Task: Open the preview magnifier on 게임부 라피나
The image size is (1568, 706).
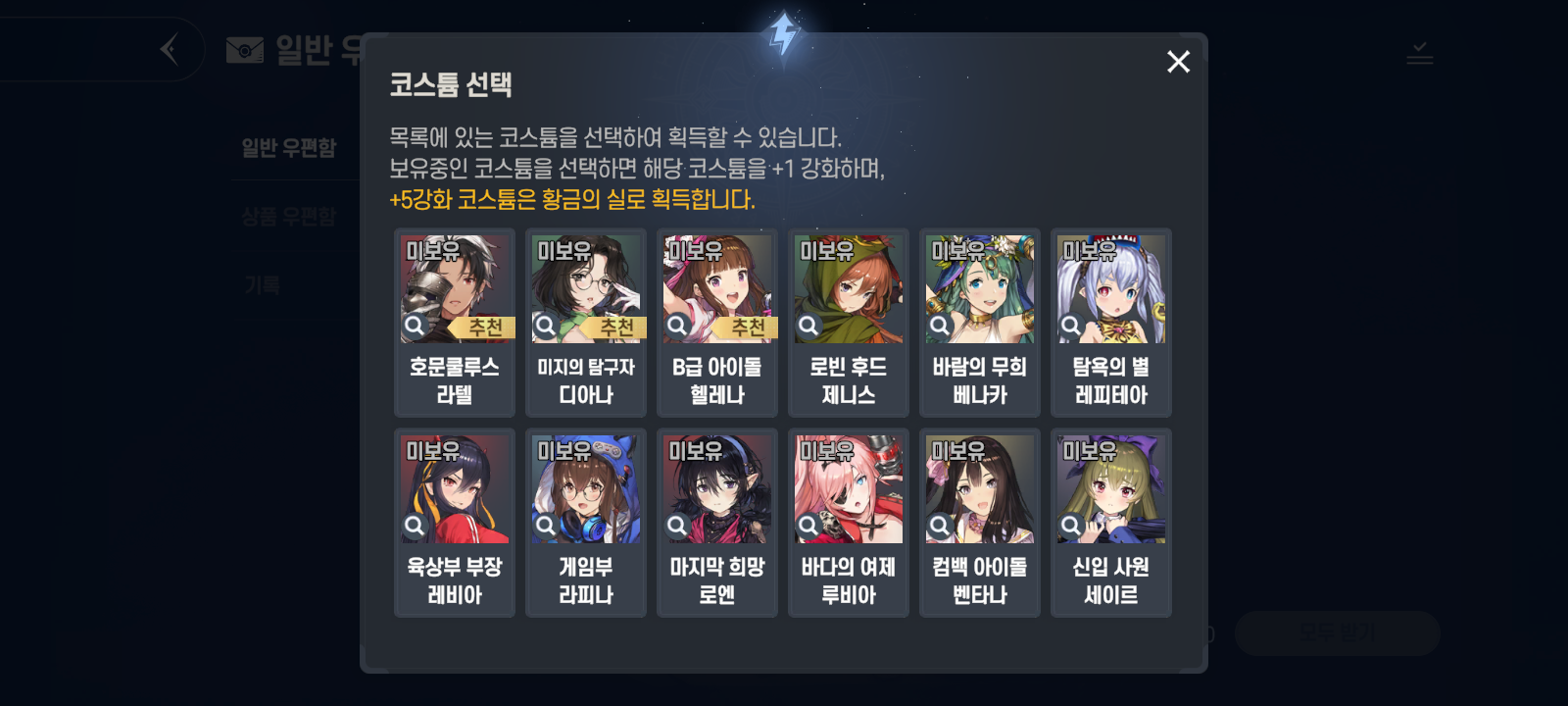Action: click(547, 525)
